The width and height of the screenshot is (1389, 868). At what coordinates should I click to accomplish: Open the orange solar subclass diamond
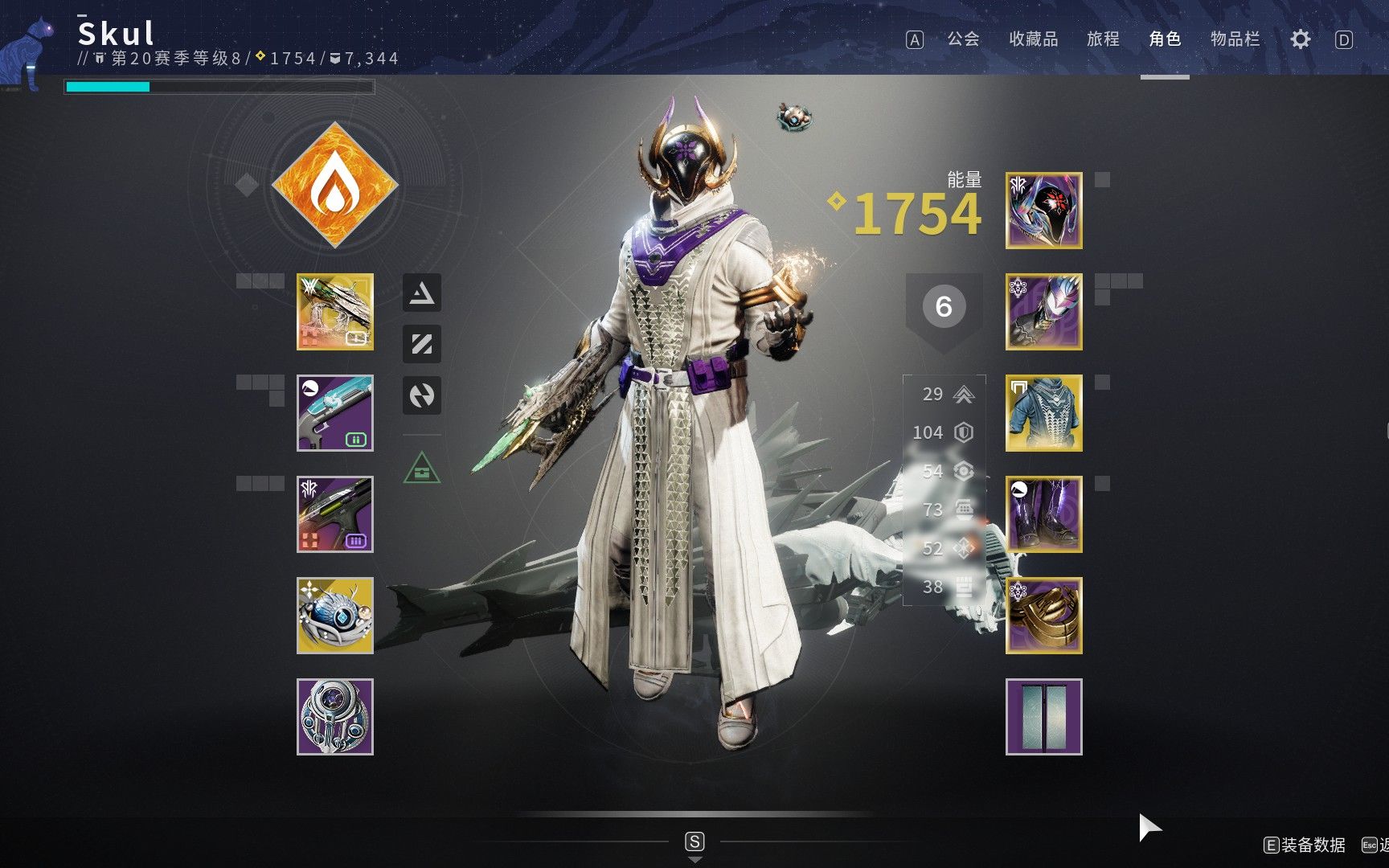coord(335,185)
